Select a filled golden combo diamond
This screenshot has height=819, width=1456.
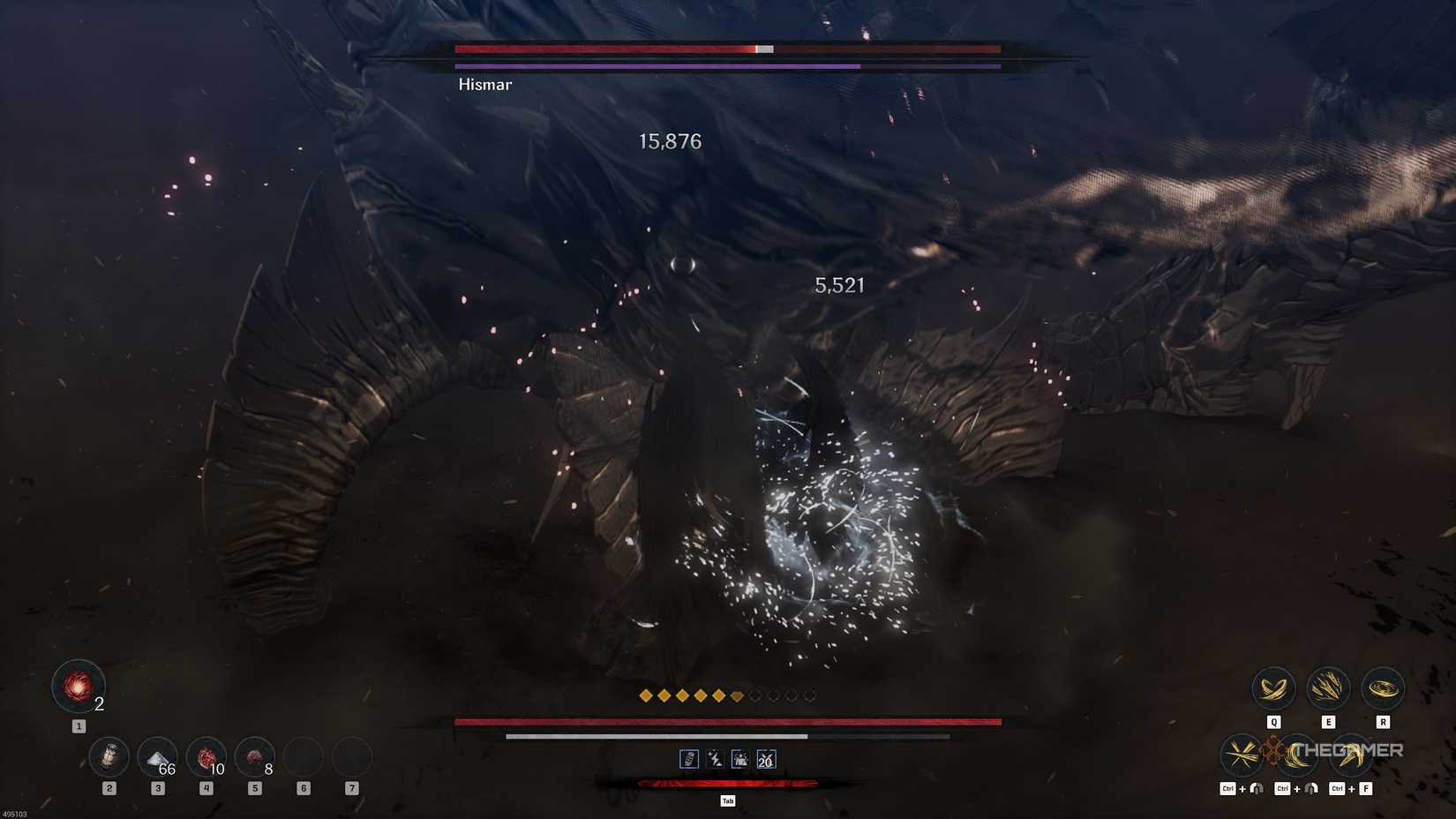[x=646, y=695]
